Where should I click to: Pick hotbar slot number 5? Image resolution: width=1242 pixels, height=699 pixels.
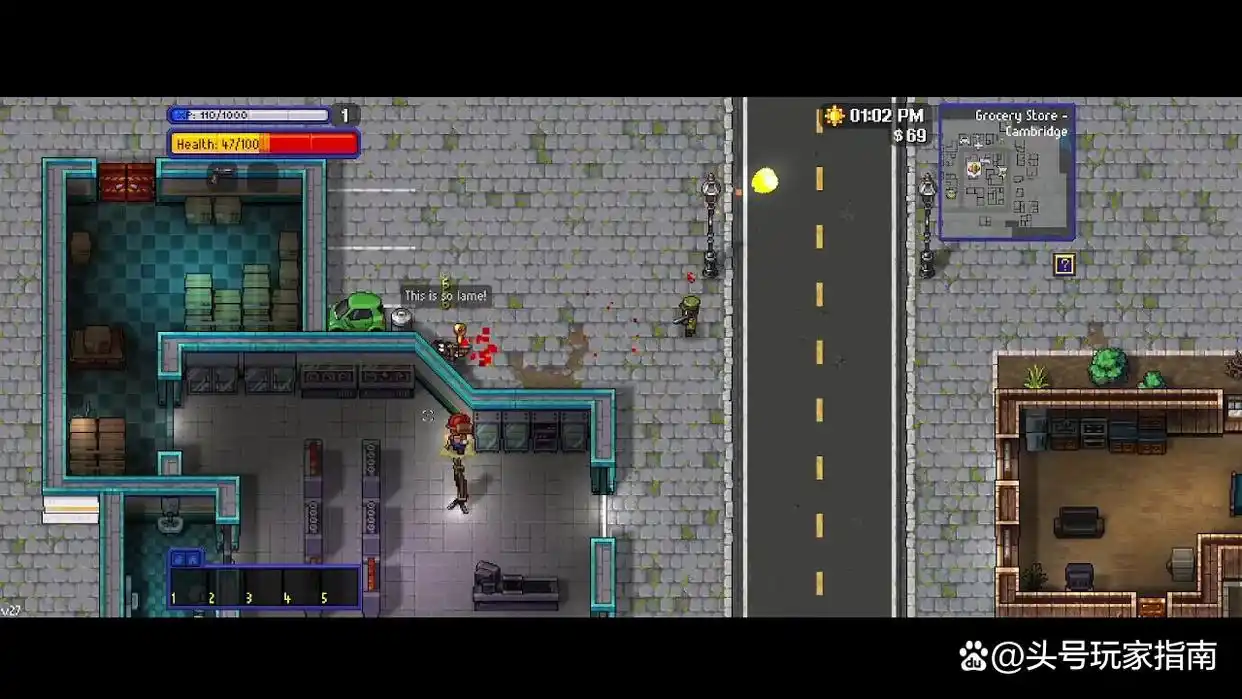click(x=340, y=587)
